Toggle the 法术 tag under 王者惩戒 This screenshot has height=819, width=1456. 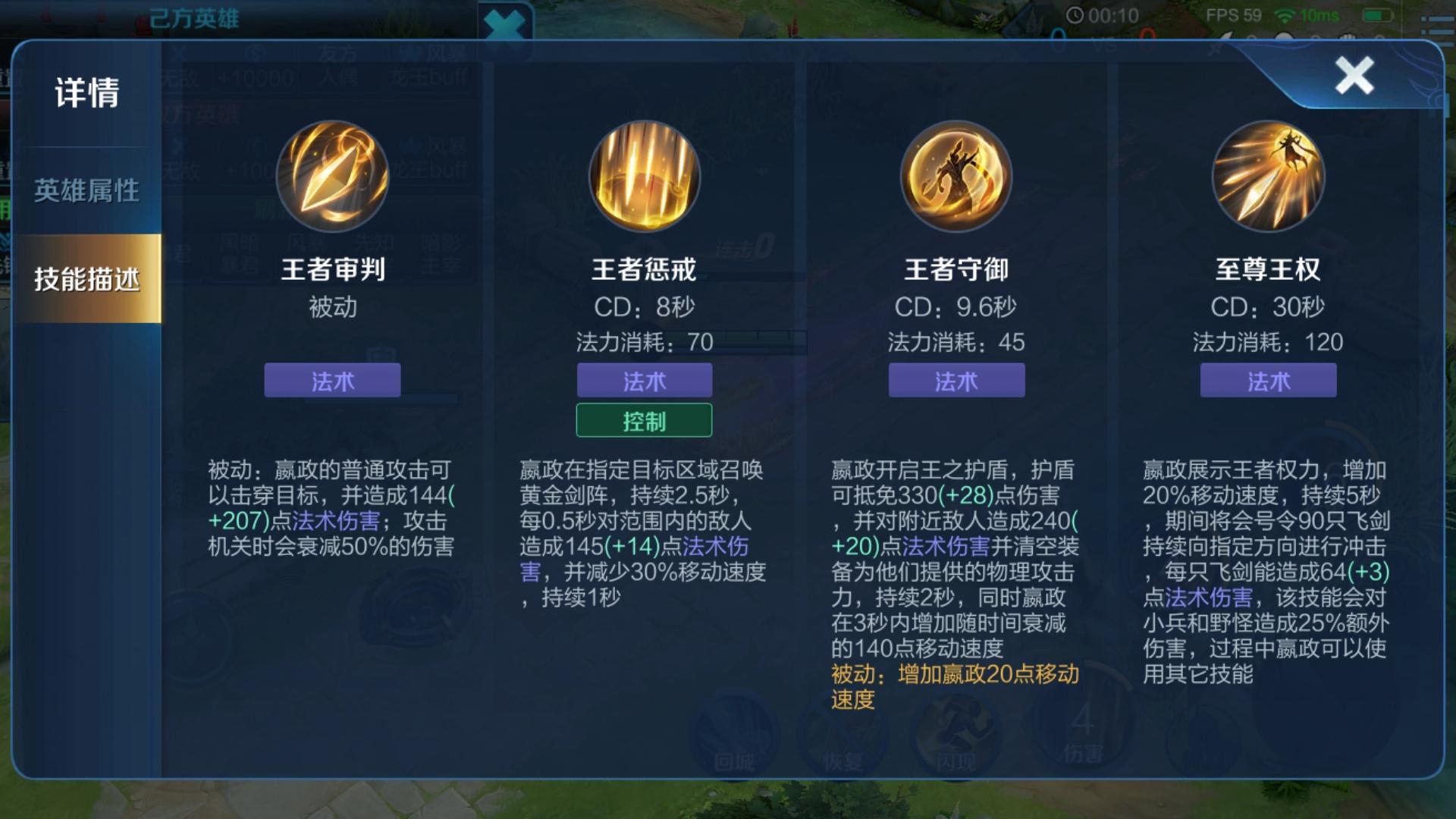(x=645, y=381)
